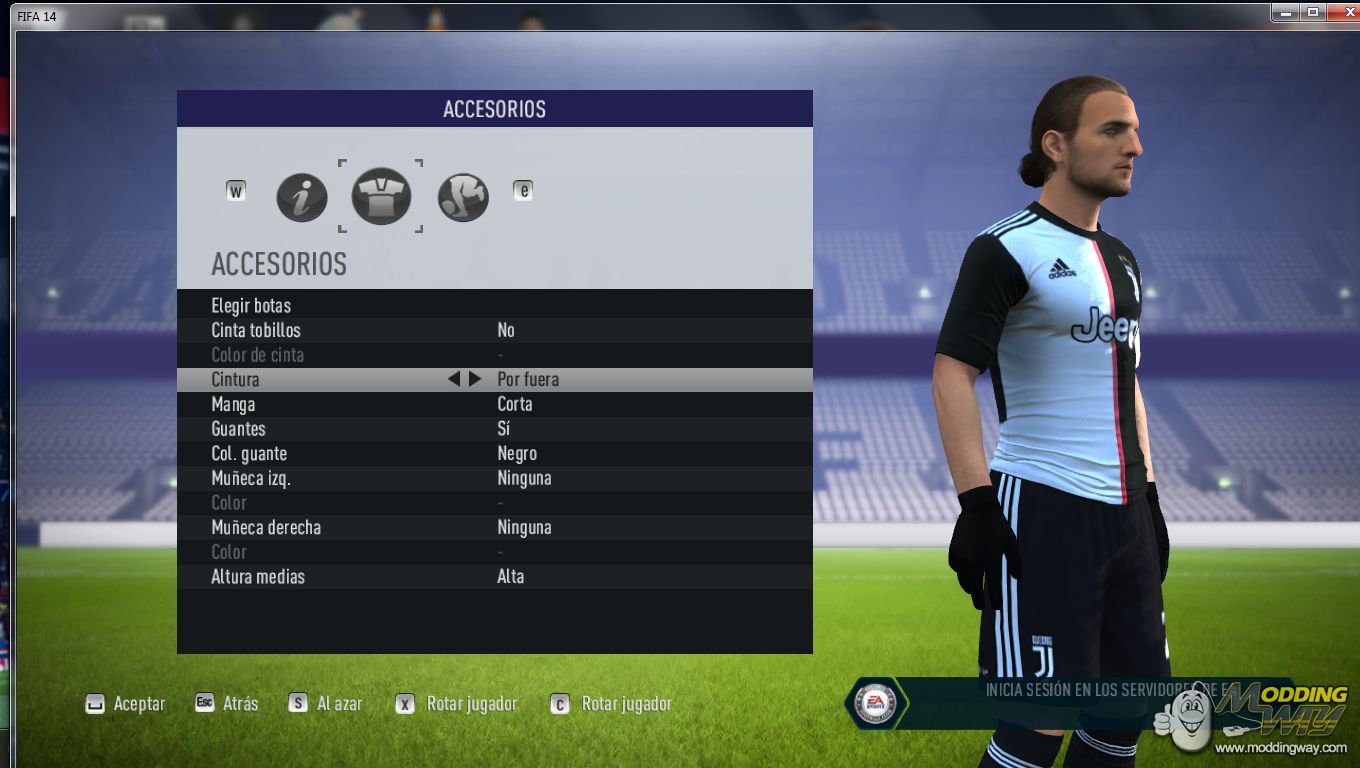Image resolution: width=1360 pixels, height=768 pixels.
Task: Select the Col. guante row
Action: [x=249, y=453]
